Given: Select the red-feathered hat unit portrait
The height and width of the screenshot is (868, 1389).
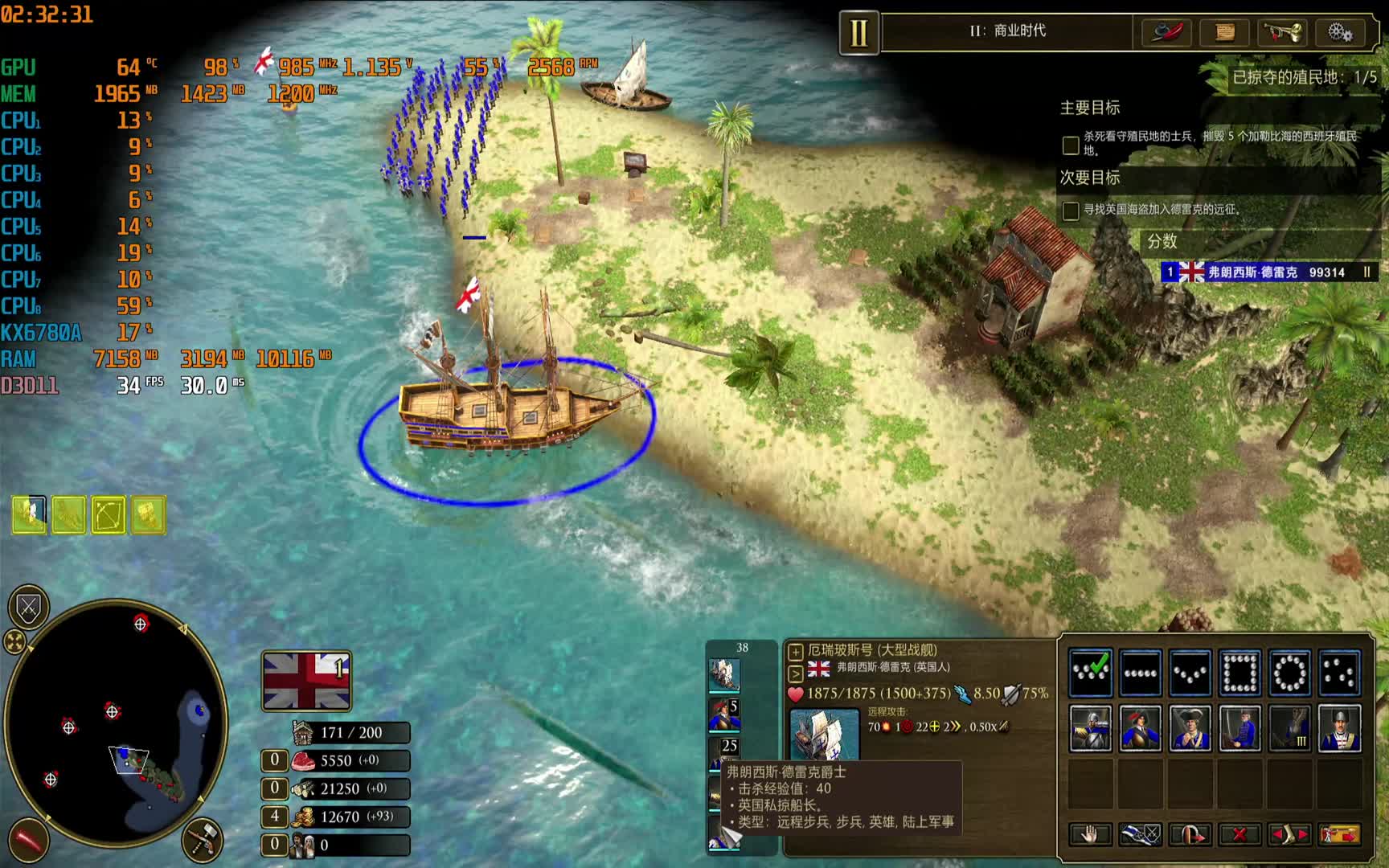Looking at the screenshot, I should point(1140,728).
